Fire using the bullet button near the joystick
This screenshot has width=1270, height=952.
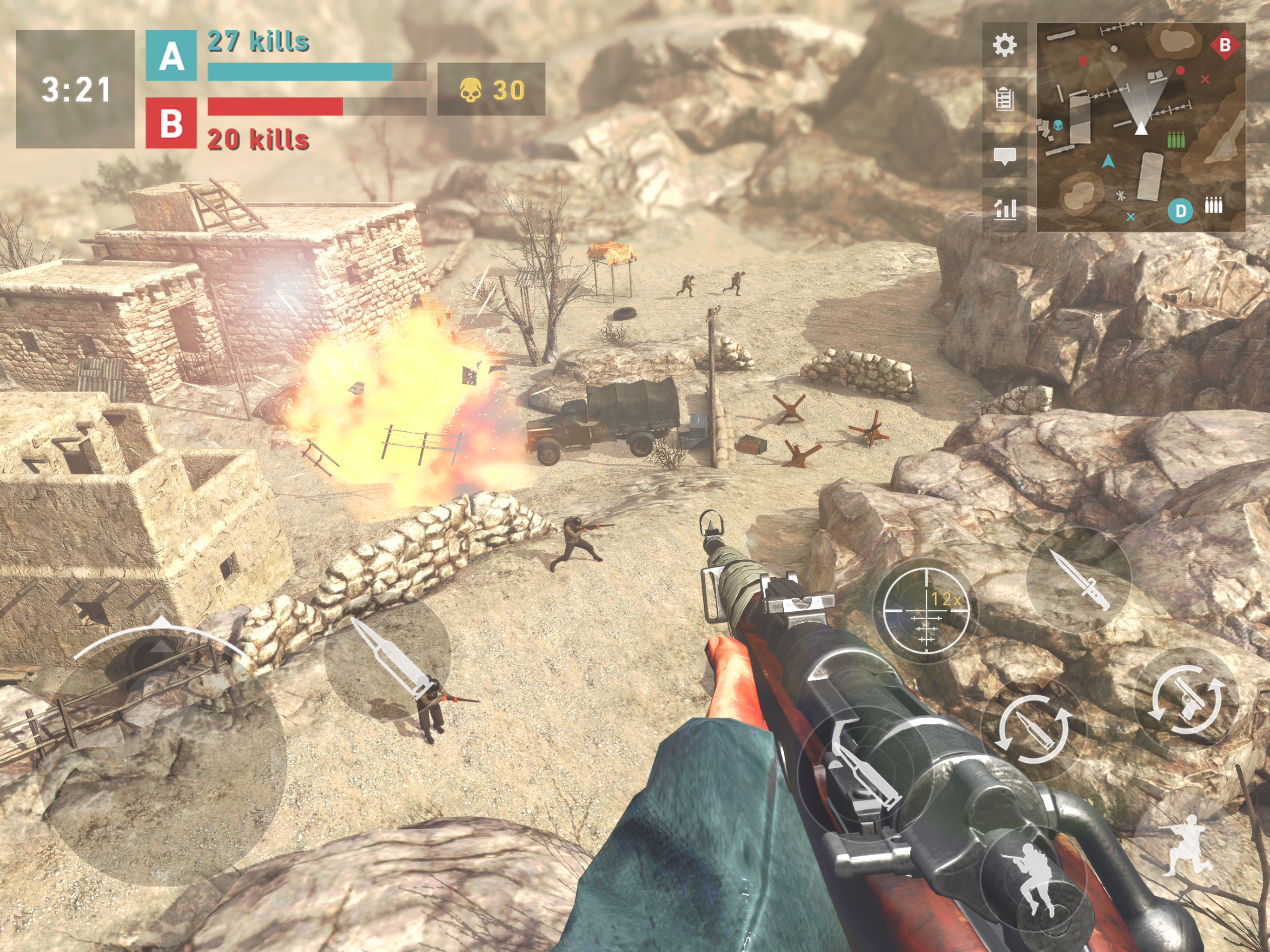pyautogui.click(x=388, y=658)
